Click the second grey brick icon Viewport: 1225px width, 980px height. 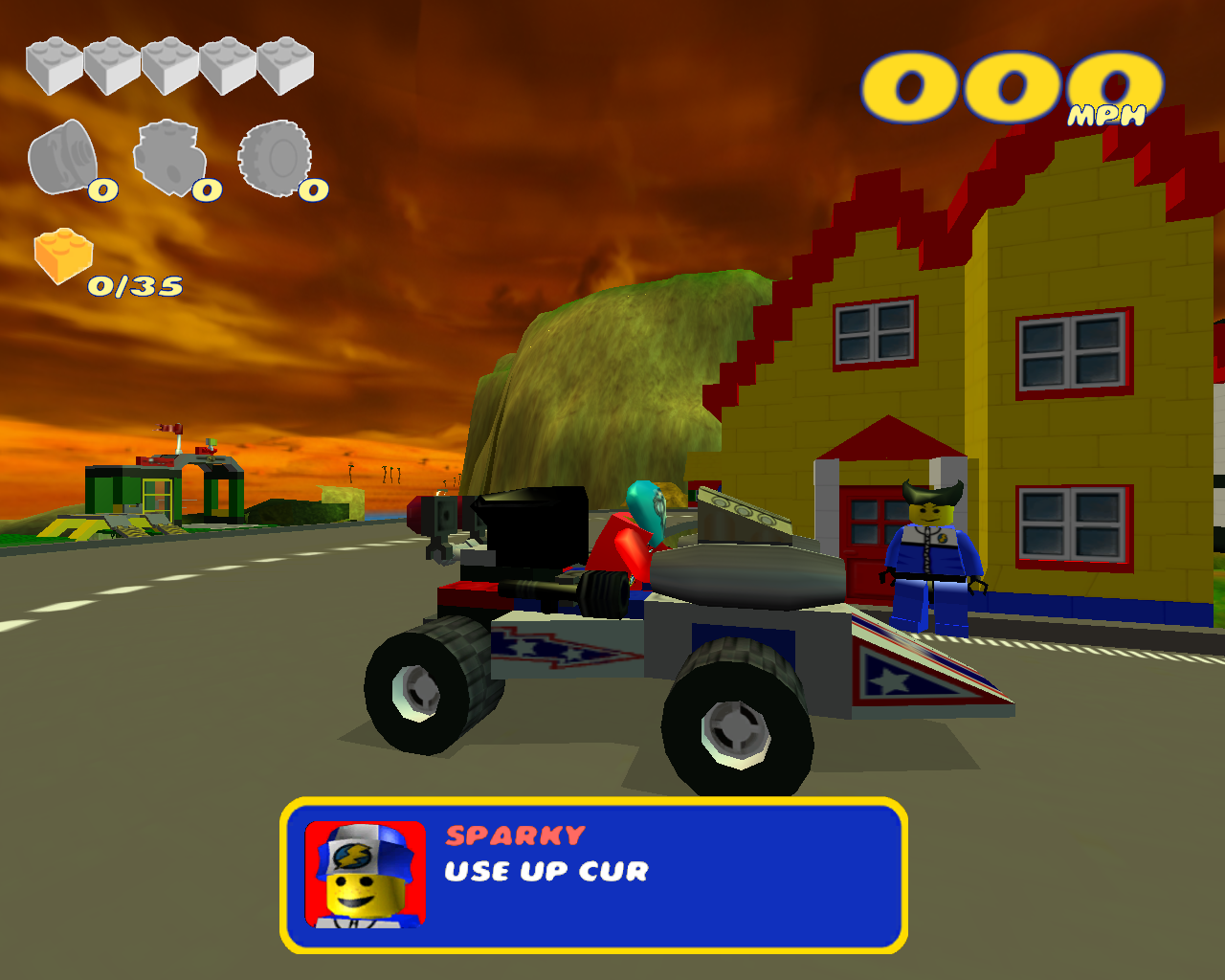click(110, 67)
